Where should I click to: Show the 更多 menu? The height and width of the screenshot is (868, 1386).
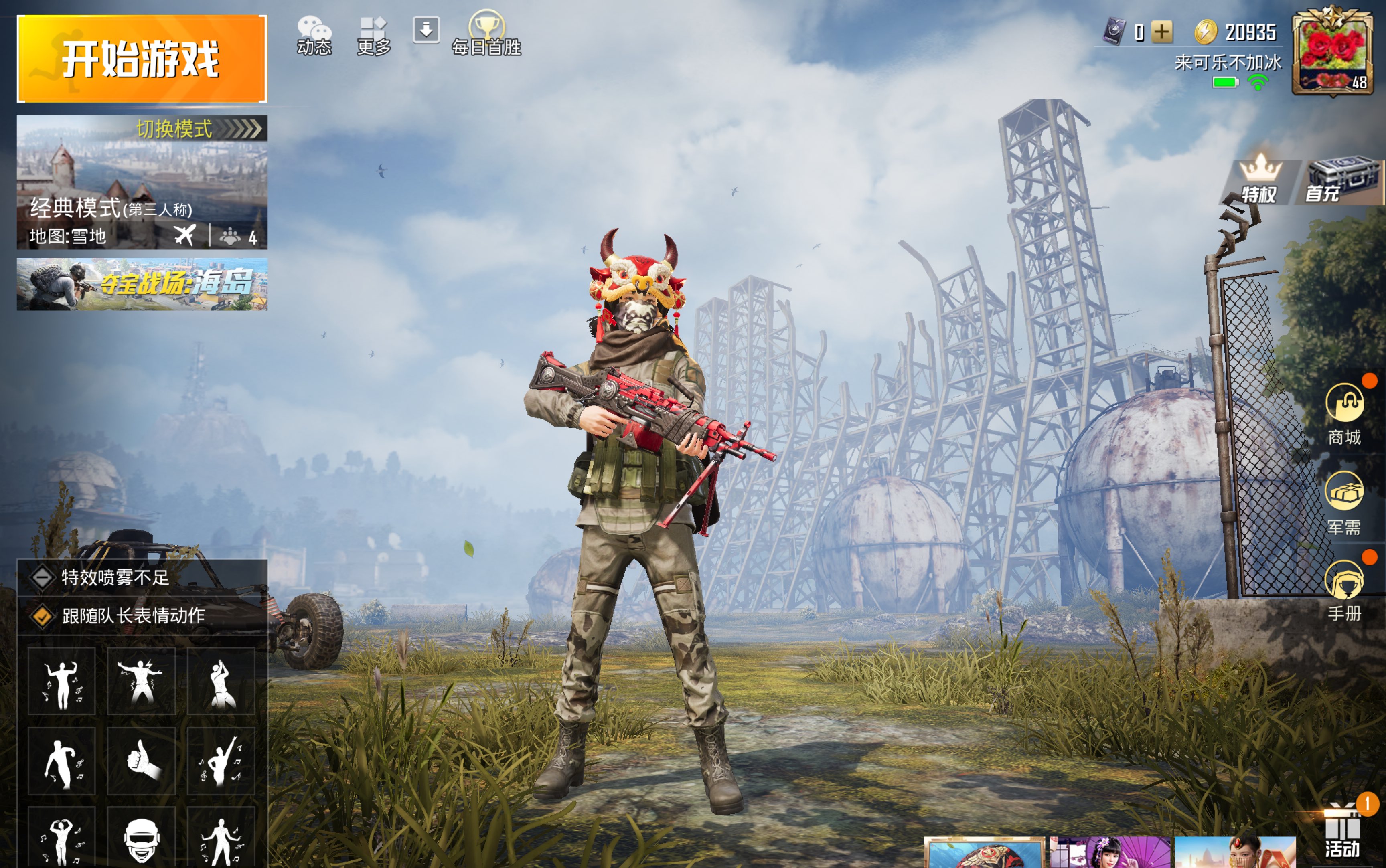pos(374,36)
